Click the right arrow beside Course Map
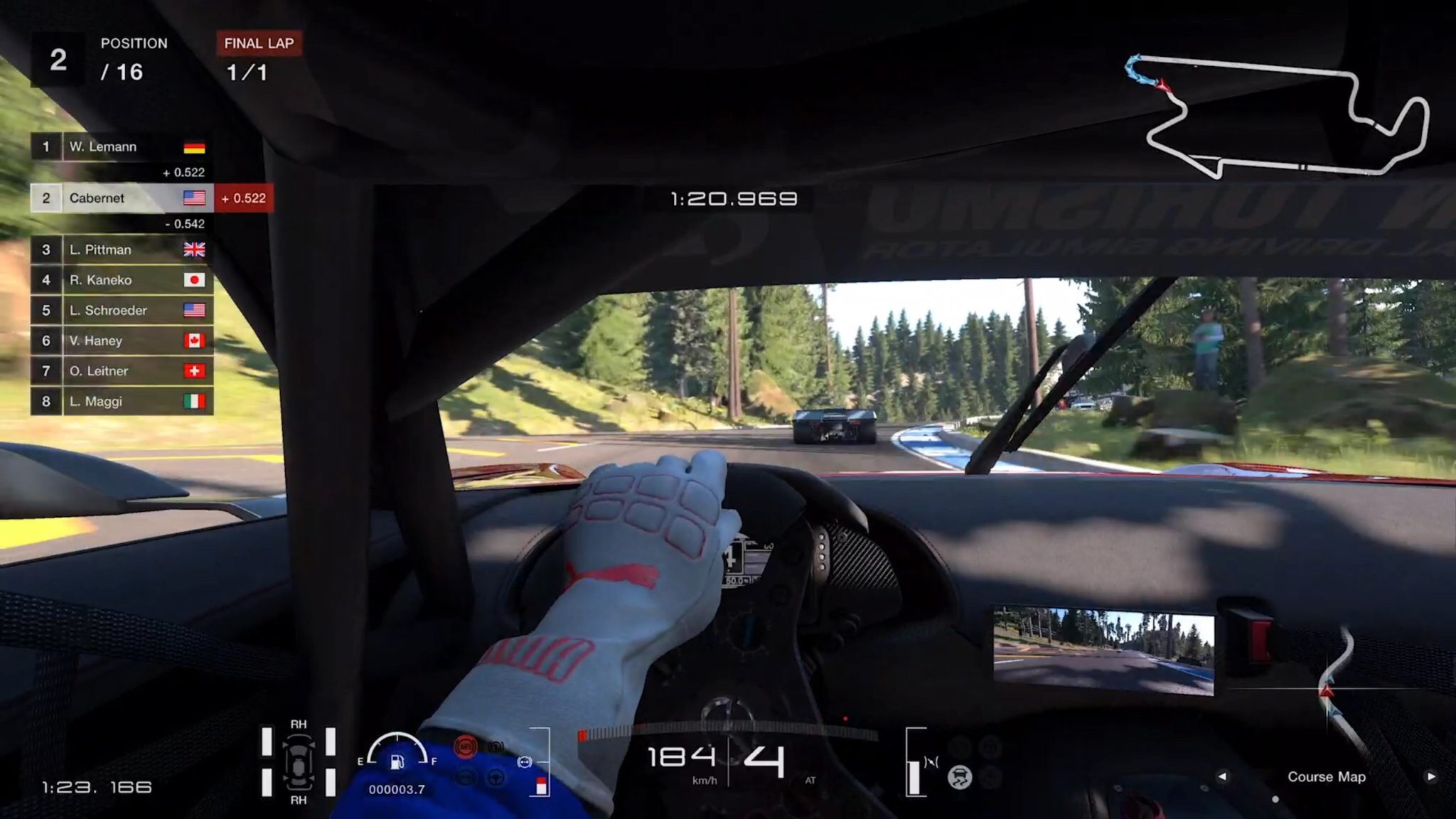This screenshot has width=1456, height=819. tap(1430, 776)
